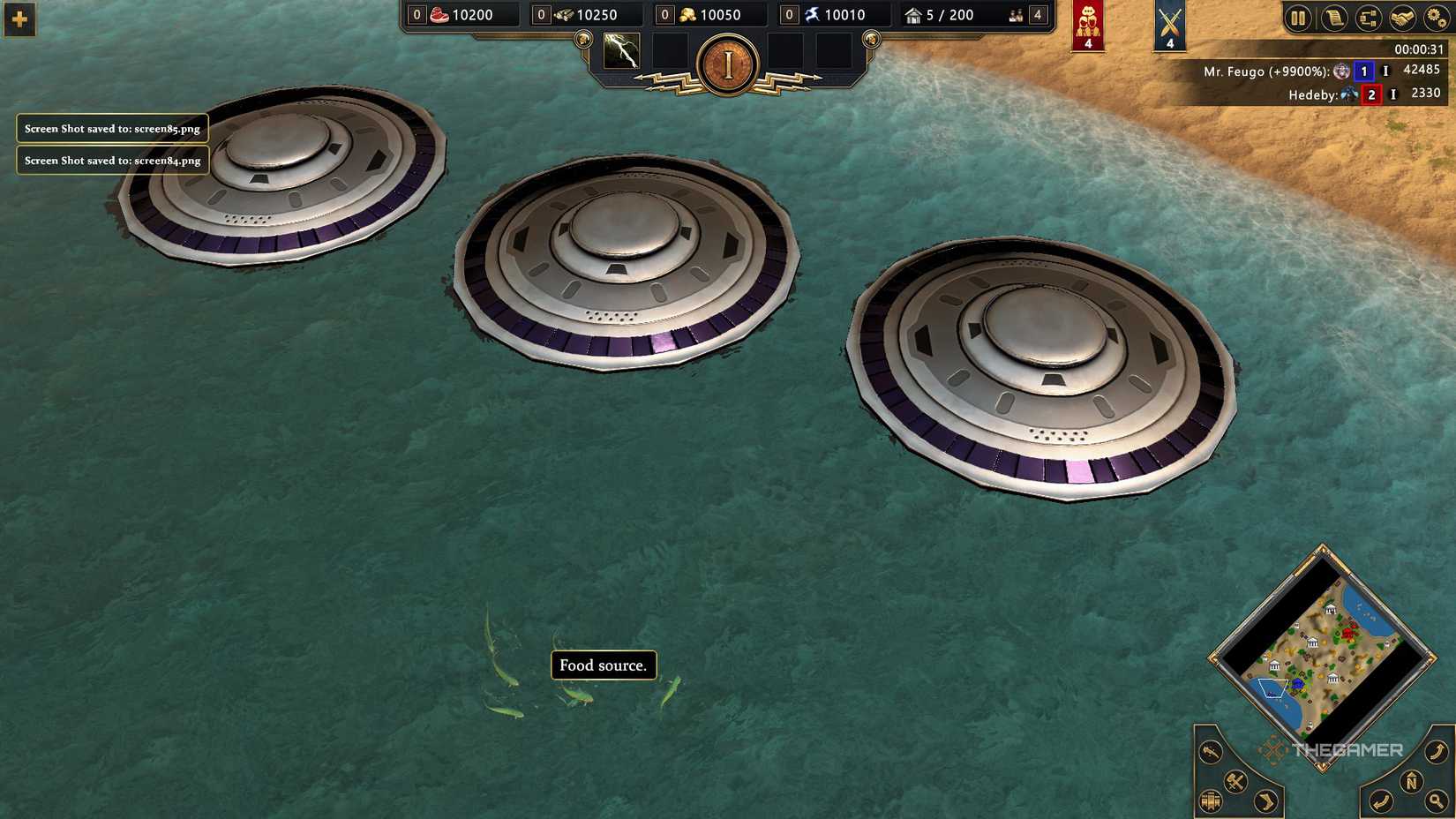1456x819 pixels.
Task: Toggle the red banner panel showing 4
Action: tap(1087, 24)
